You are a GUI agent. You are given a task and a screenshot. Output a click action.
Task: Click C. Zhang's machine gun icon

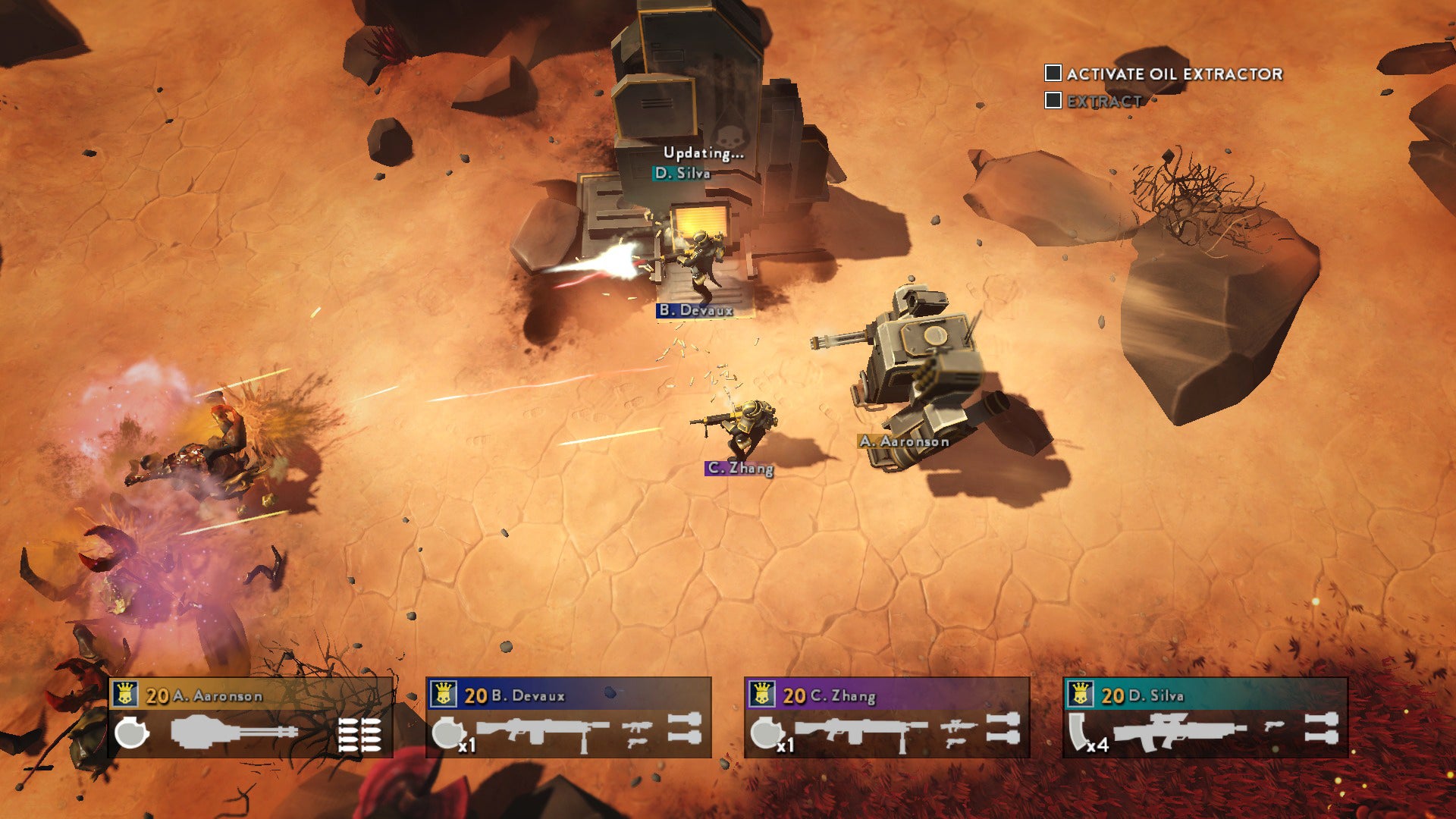[x=860, y=731]
